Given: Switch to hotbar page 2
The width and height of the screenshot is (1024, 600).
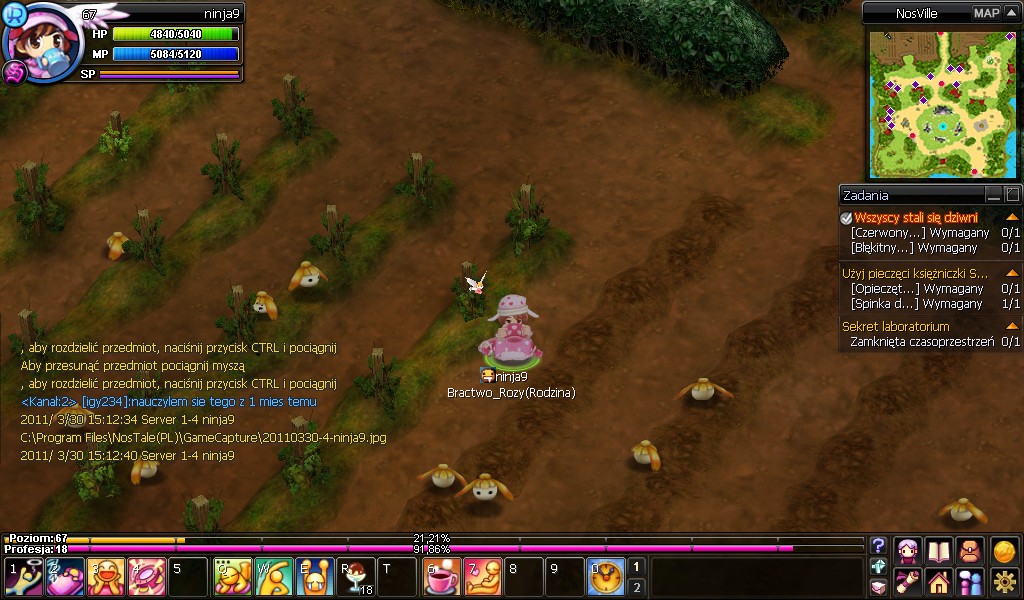Looking at the screenshot, I should coord(637,587).
